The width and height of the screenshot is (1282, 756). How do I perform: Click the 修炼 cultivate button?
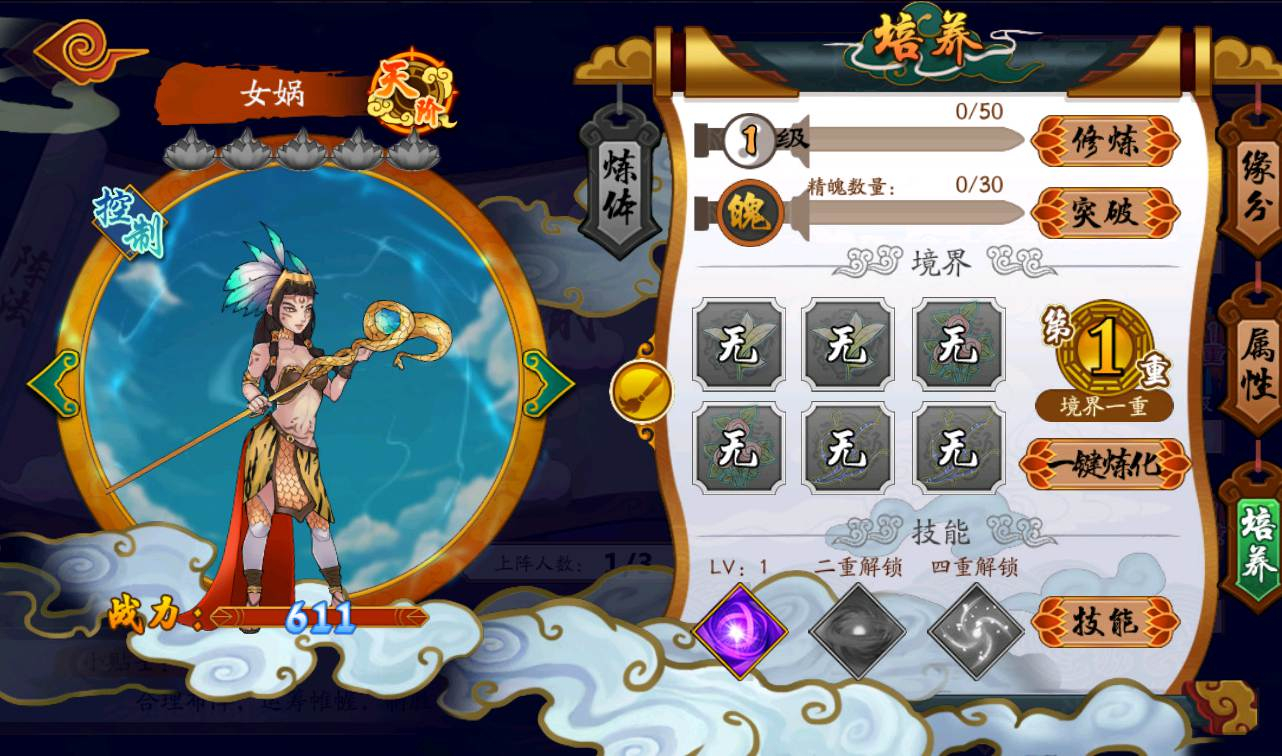coord(1104,141)
